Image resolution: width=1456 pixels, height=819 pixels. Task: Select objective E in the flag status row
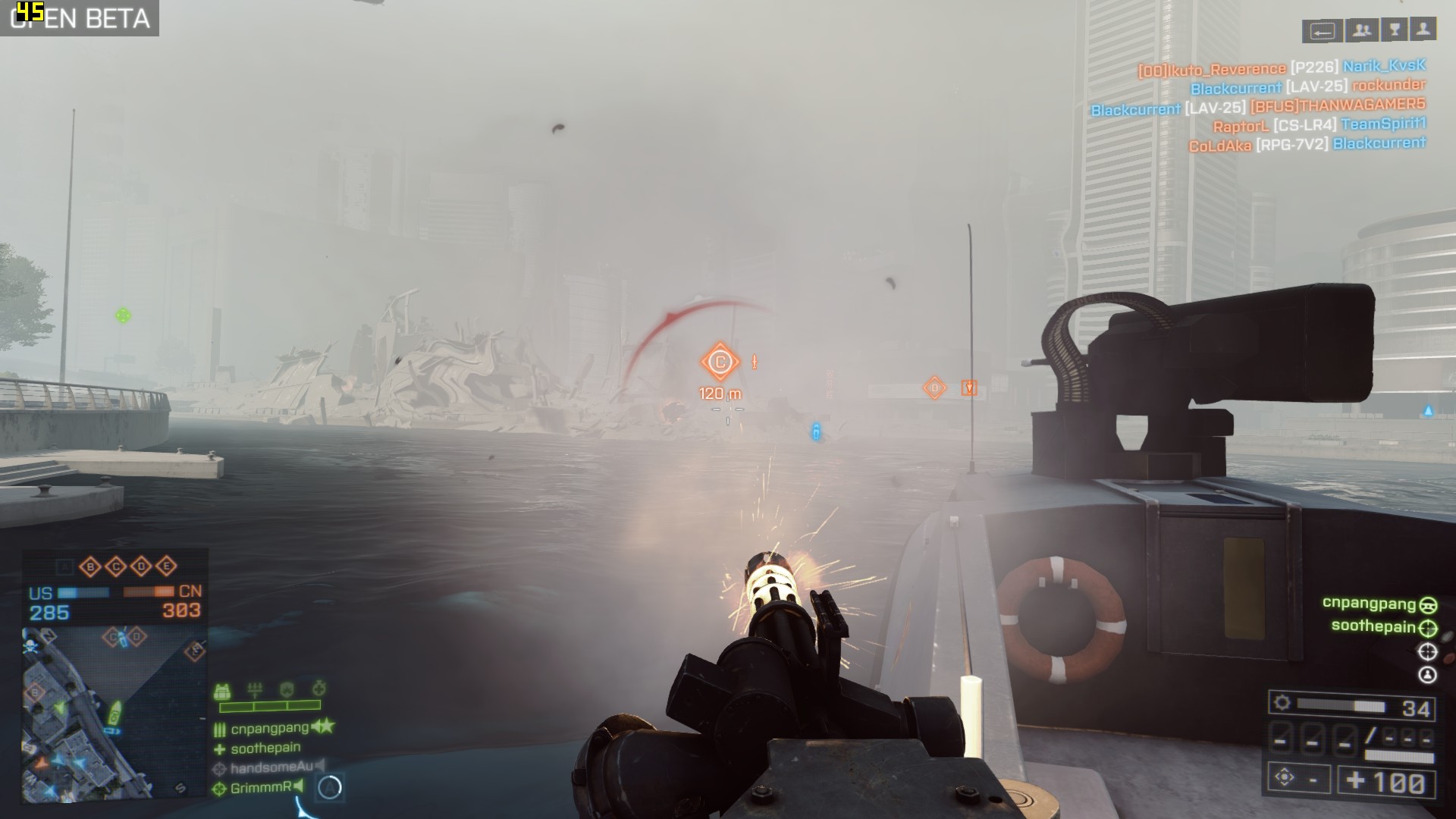(x=167, y=566)
